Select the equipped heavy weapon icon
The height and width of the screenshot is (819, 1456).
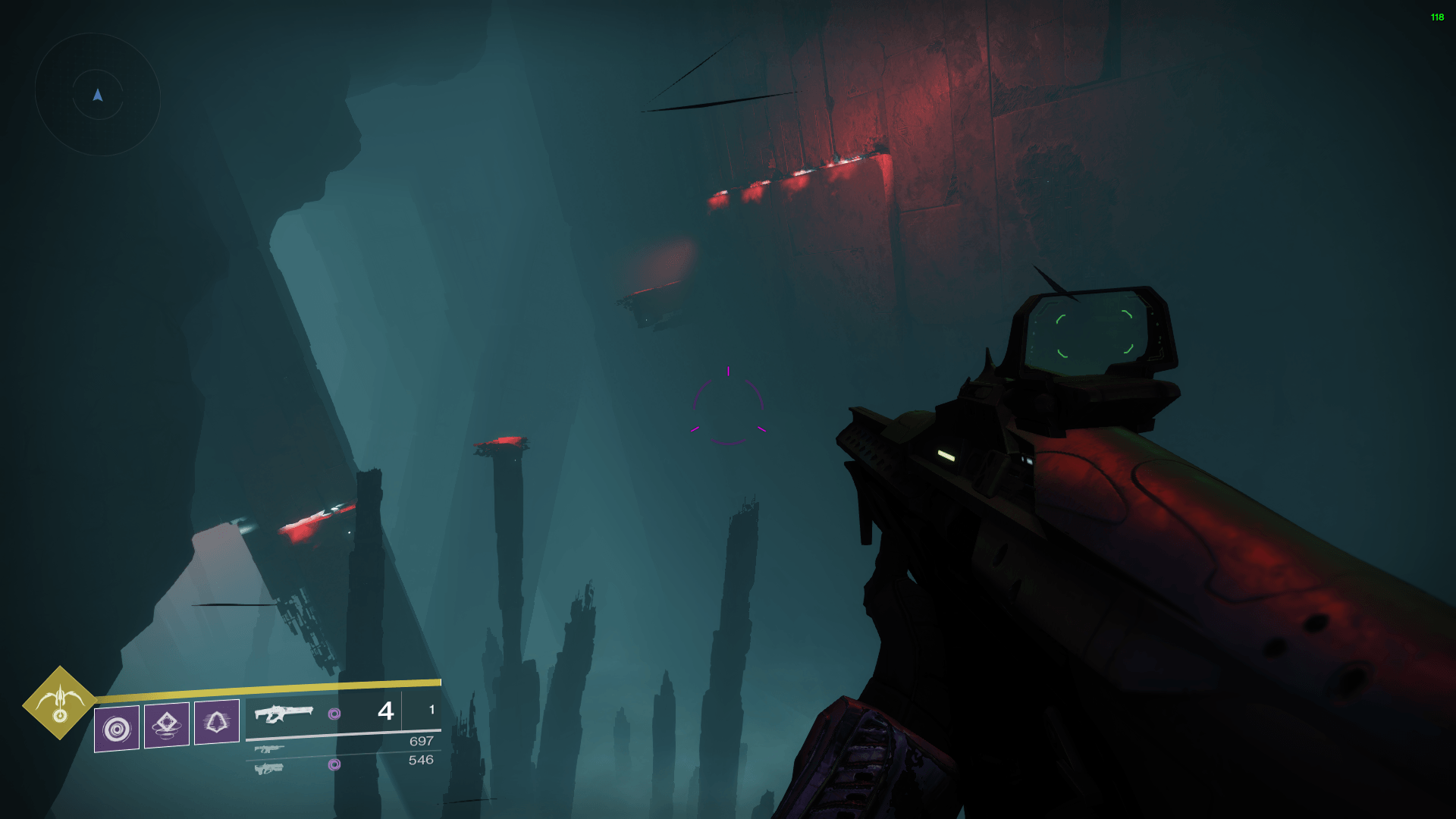[x=284, y=714]
